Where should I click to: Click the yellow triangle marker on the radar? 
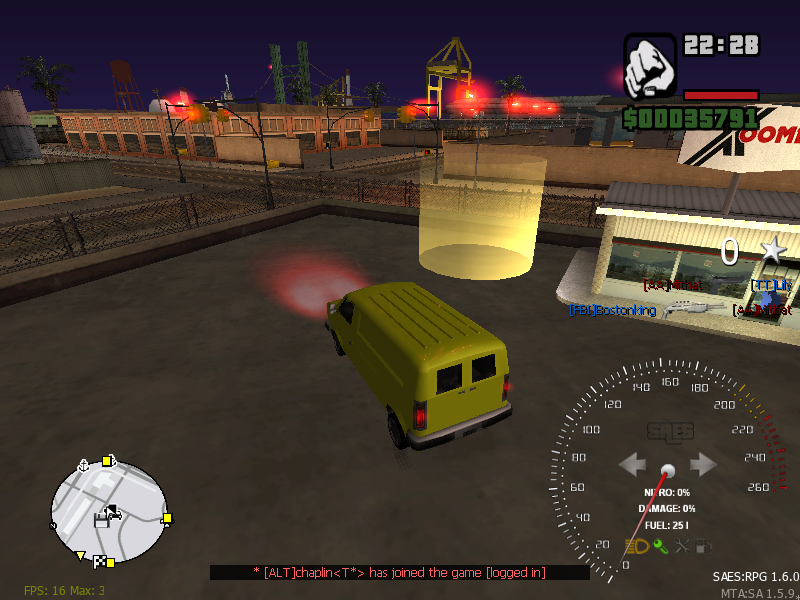(x=81, y=555)
